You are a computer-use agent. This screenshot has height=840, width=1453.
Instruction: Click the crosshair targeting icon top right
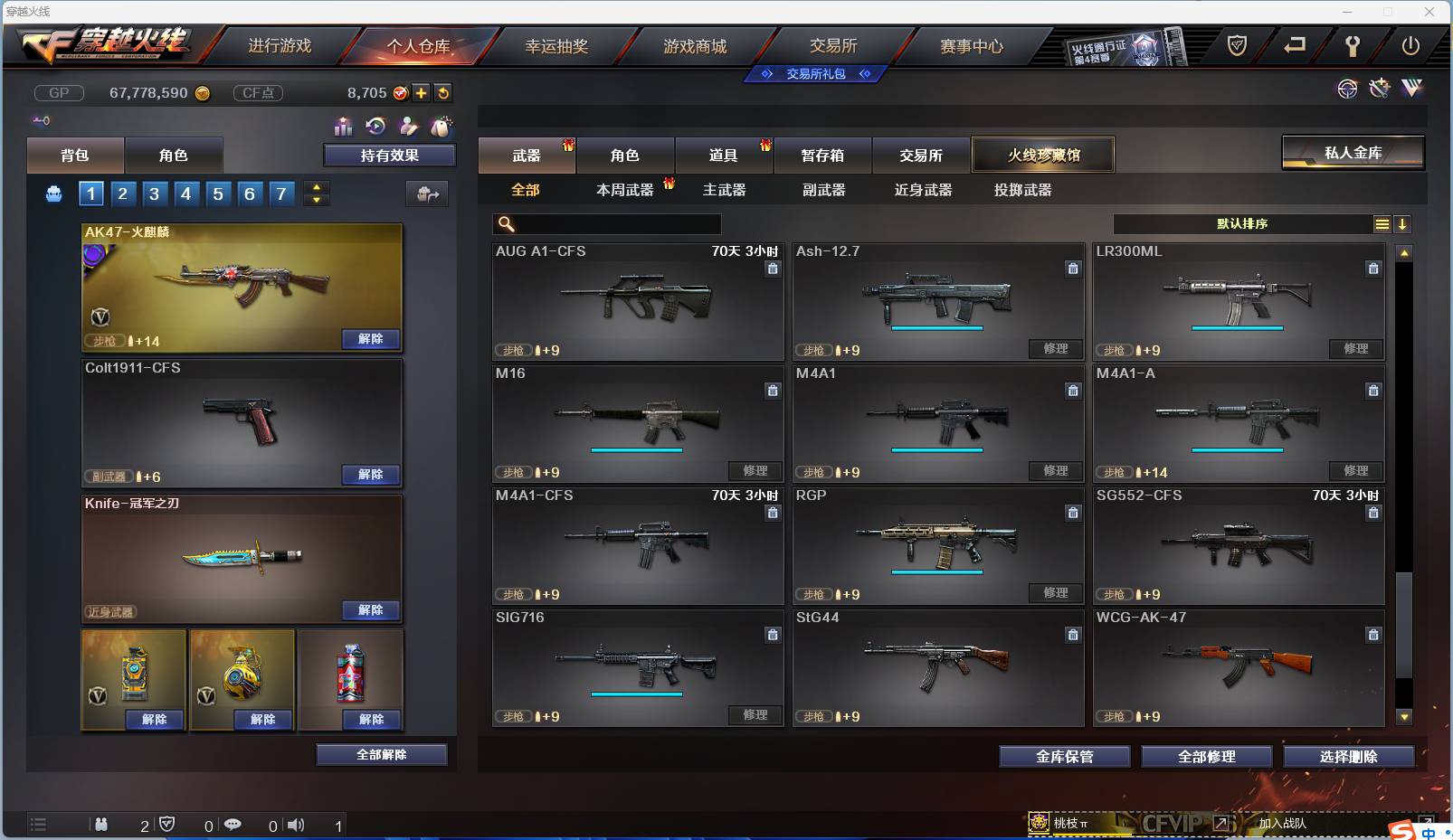[x=1347, y=90]
